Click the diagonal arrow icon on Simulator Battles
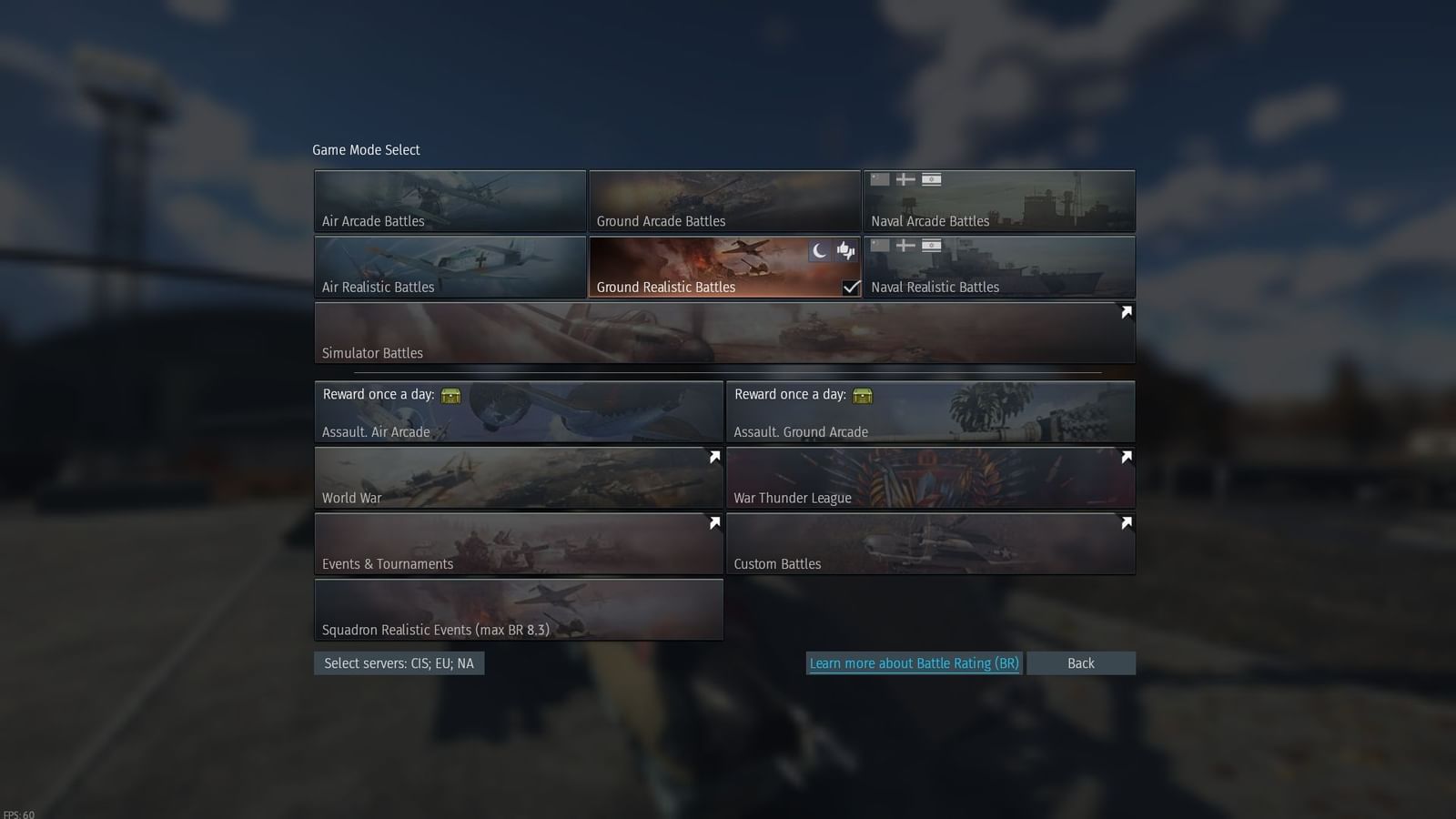The width and height of the screenshot is (1456, 819). click(1126, 312)
